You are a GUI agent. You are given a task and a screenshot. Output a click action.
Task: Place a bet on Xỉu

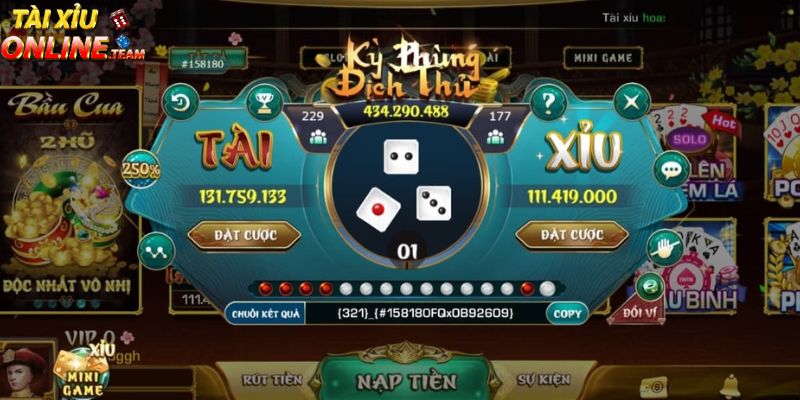tap(571, 235)
